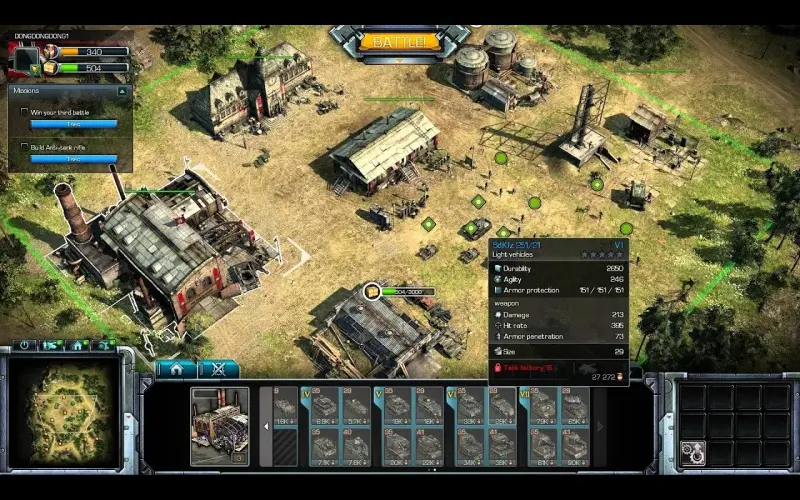800x500 pixels.
Task: Open the 'Win your third battle' mission
Action: [x=70, y=112]
